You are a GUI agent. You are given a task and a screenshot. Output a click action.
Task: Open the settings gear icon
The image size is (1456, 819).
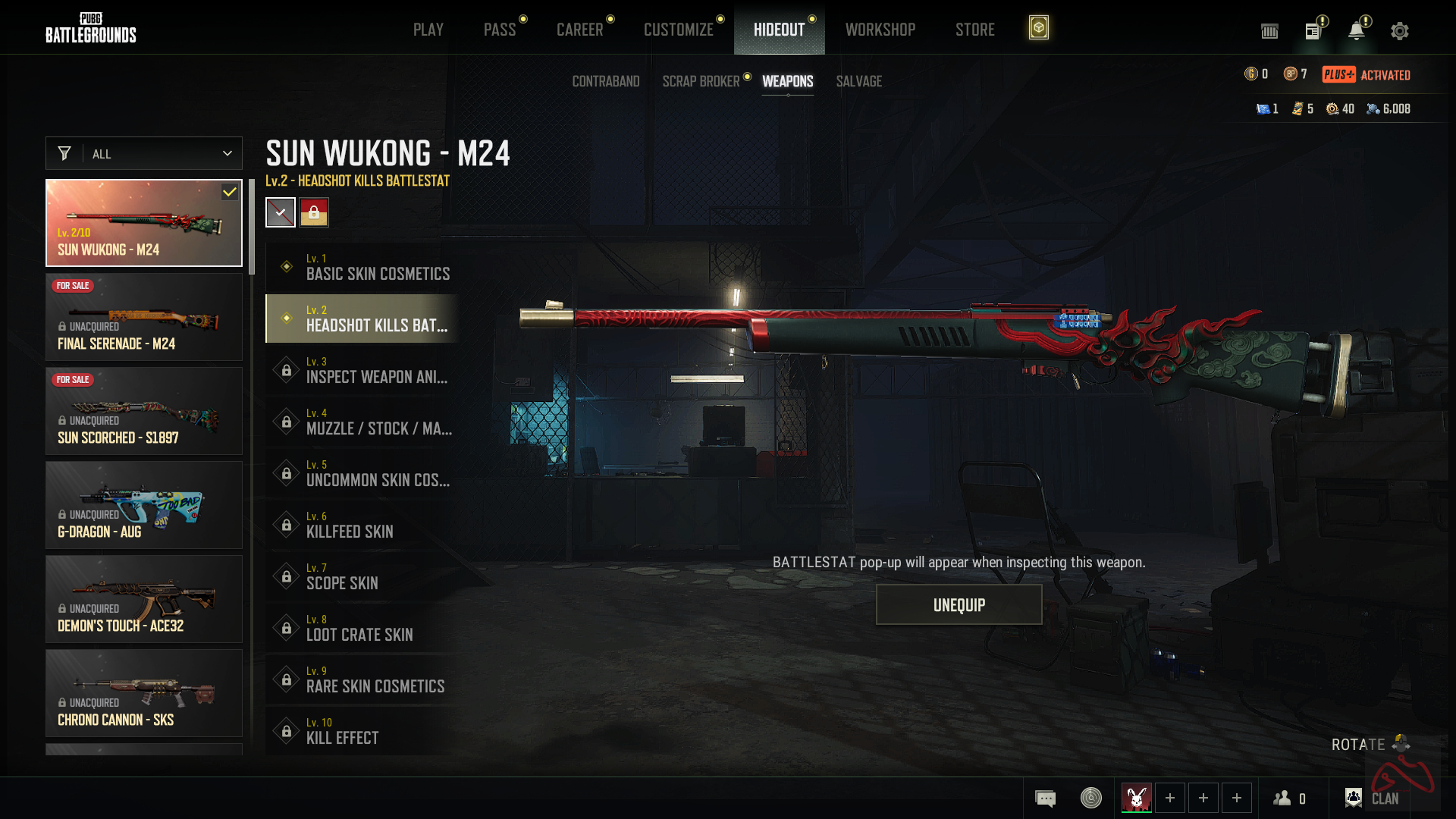pyautogui.click(x=1399, y=31)
